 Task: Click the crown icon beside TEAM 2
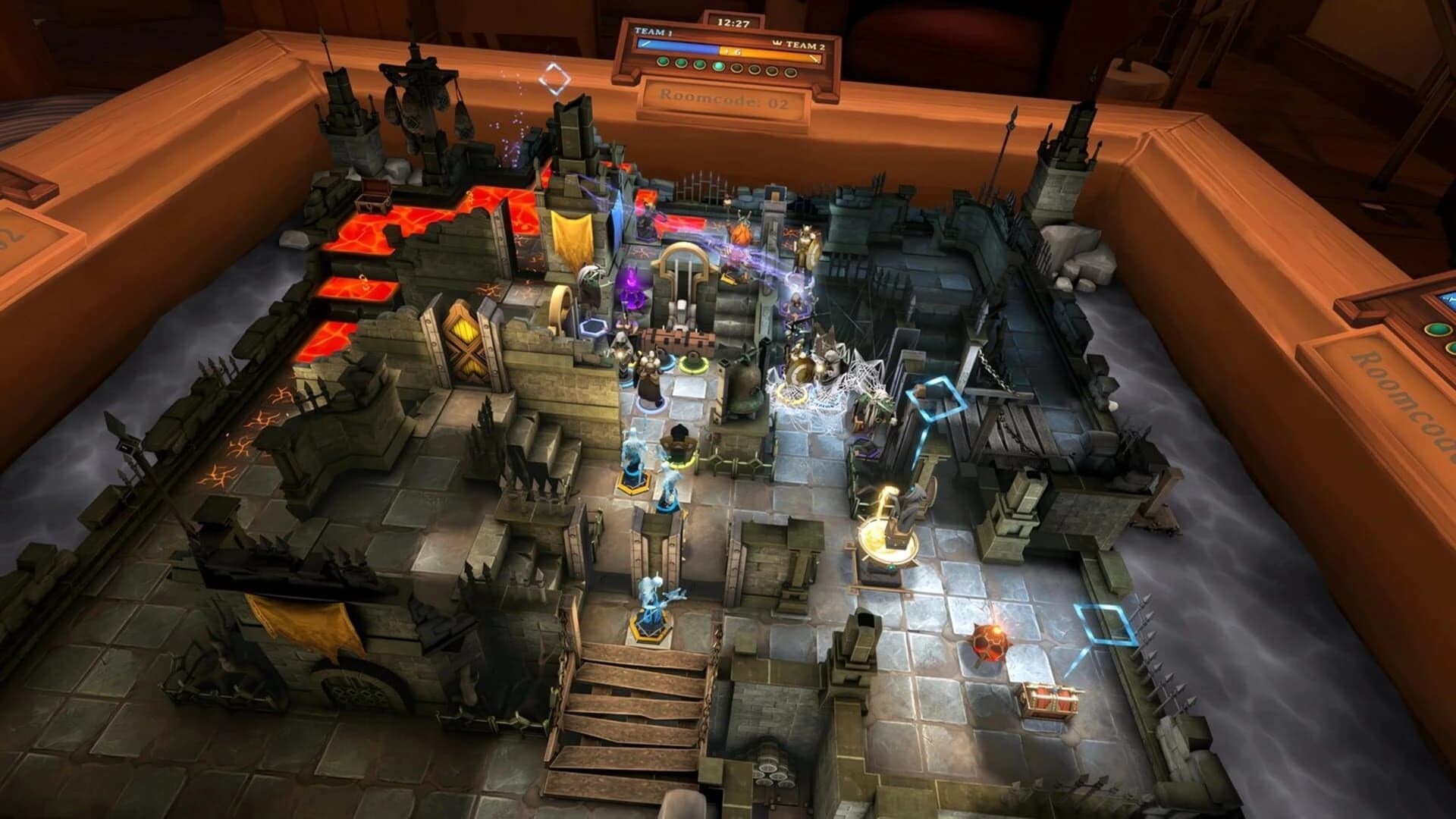776,43
